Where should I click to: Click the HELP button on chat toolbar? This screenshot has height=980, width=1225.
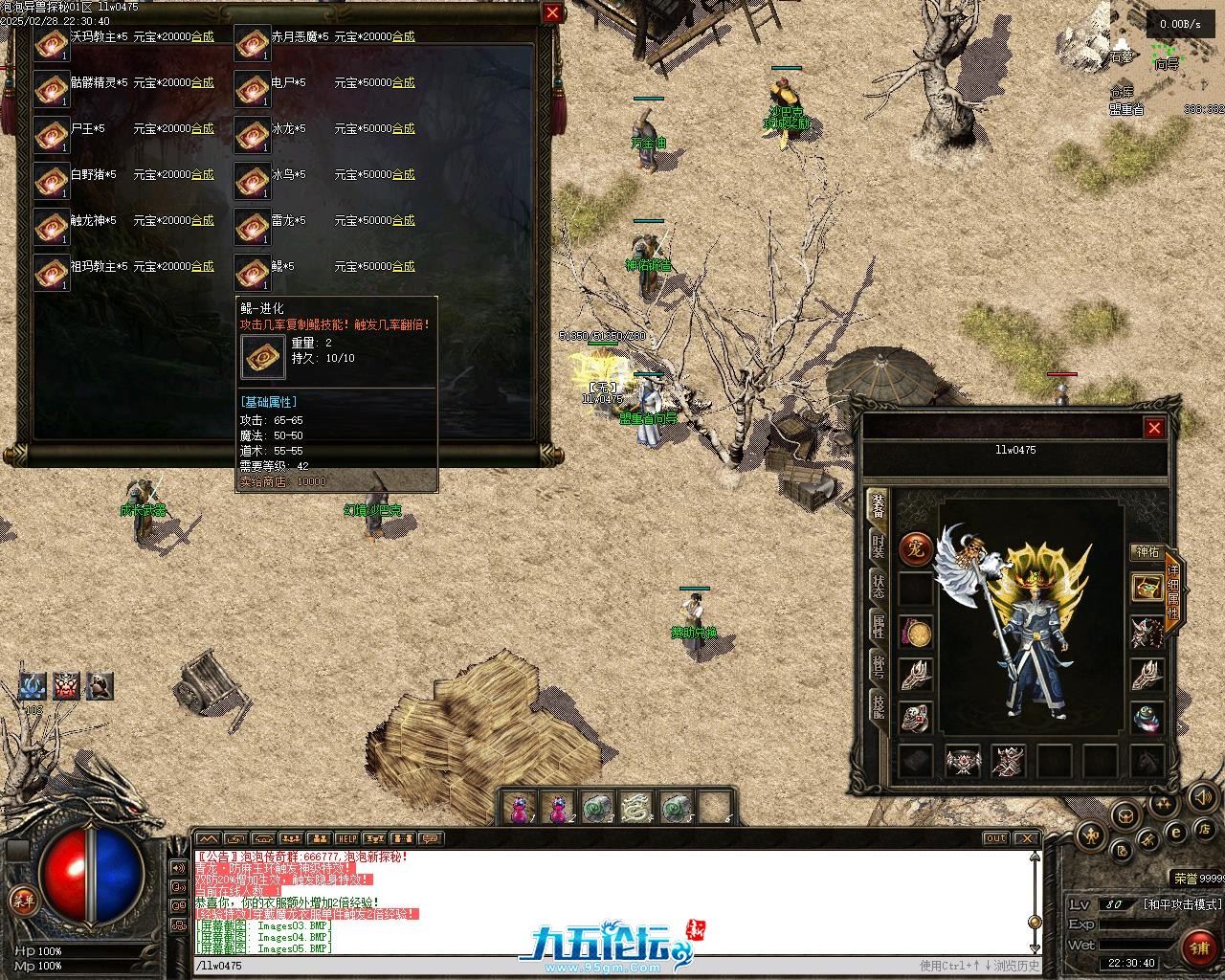coord(346,839)
